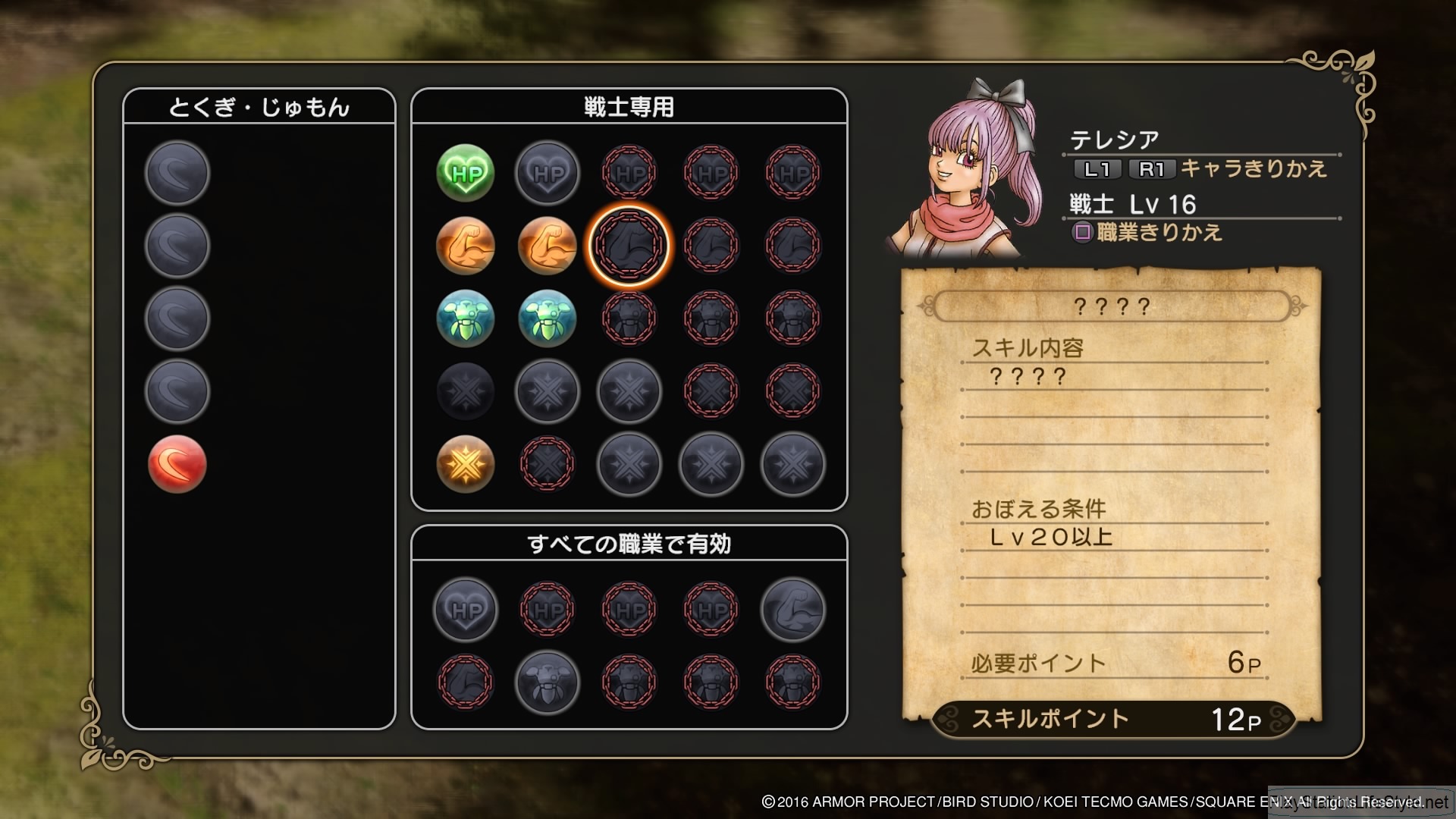Click the first orange strength skill node

click(x=465, y=246)
